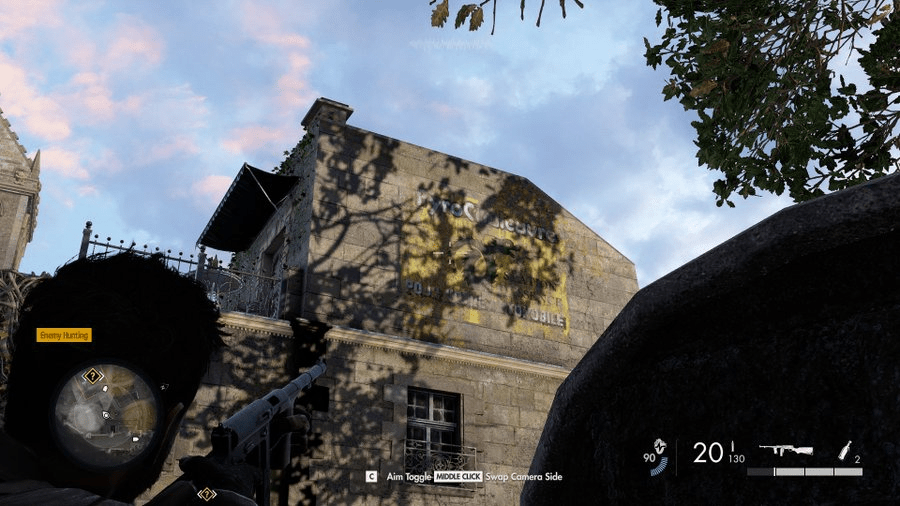
Task: Select the submachine gun weapon icon
Action: pos(785,451)
